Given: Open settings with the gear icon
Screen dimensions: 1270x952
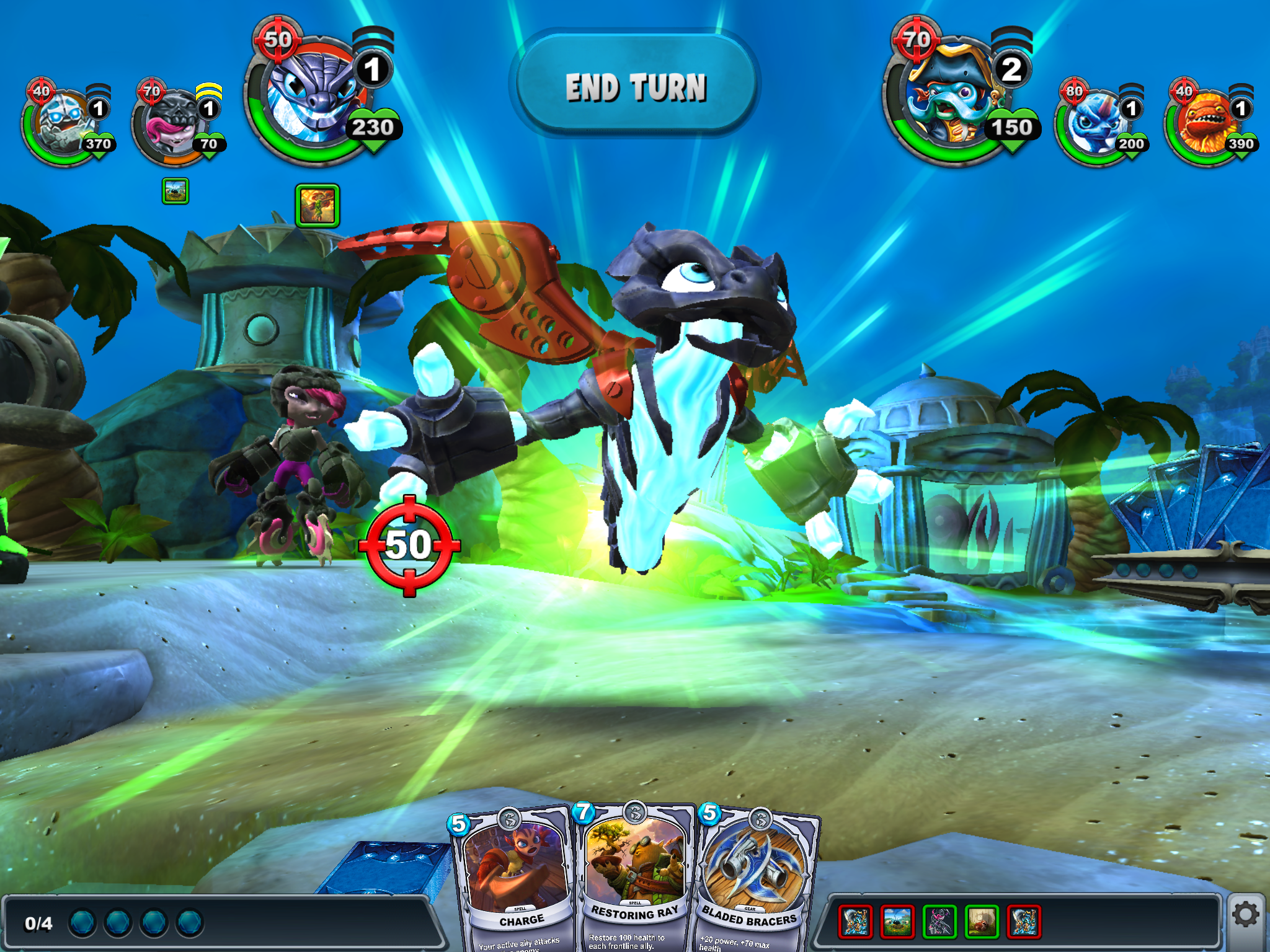Looking at the screenshot, I should pyautogui.click(x=1245, y=914).
